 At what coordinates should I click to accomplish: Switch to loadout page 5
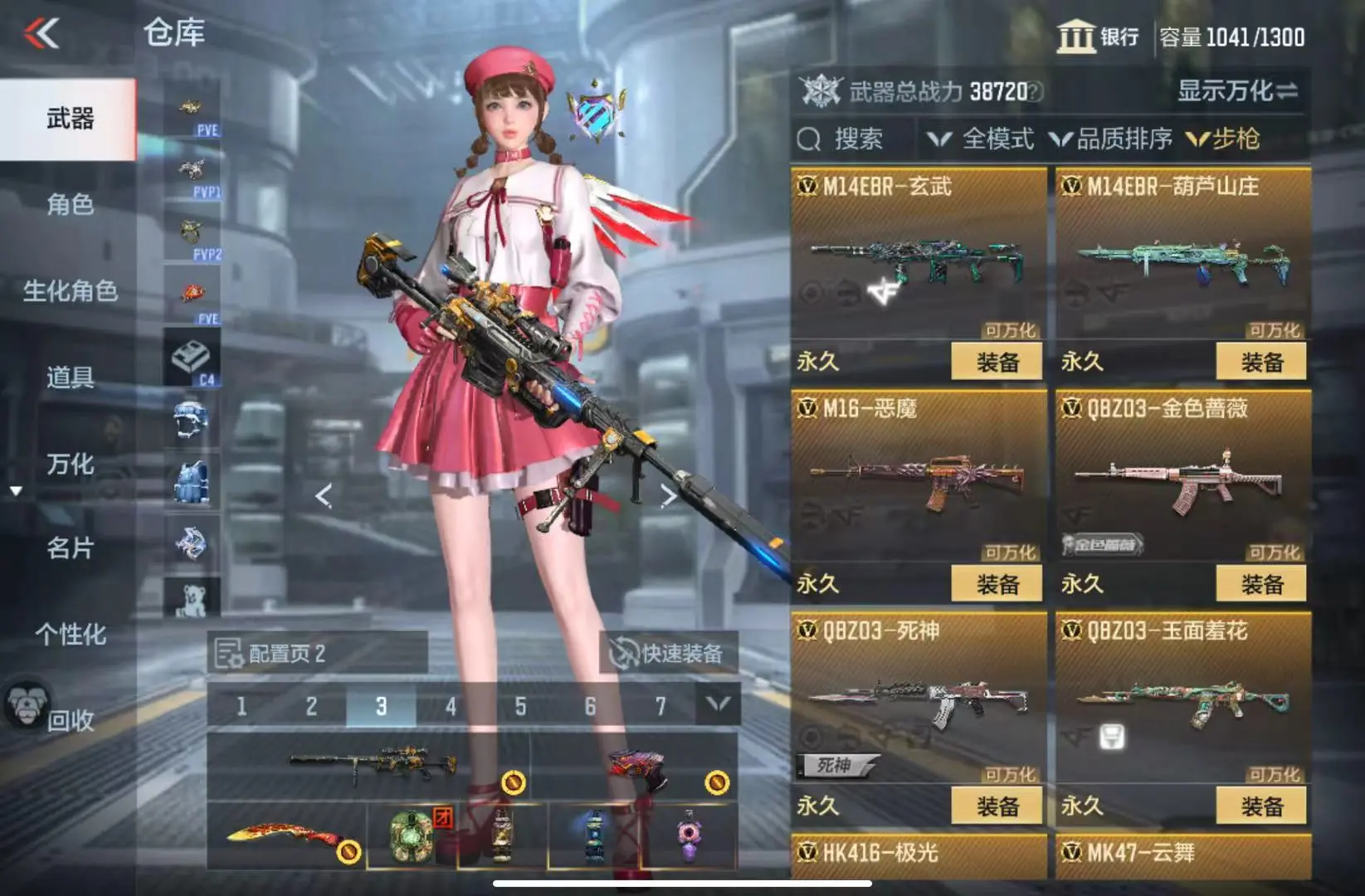520,707
